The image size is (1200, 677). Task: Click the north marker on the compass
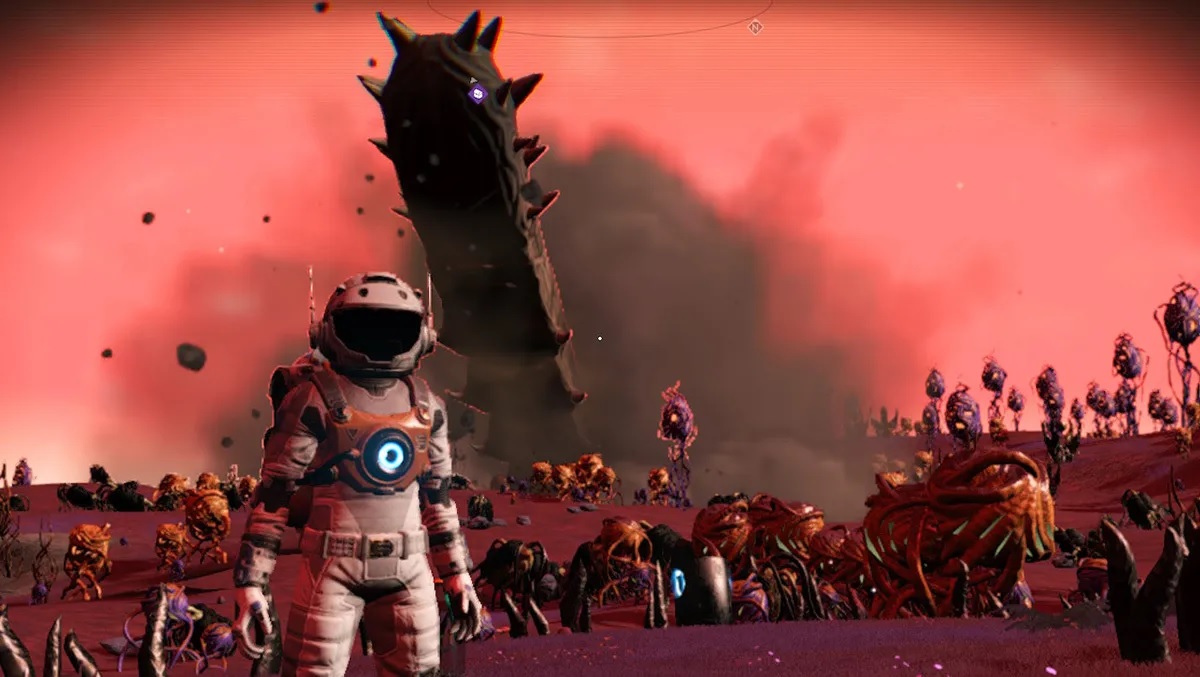pyautogui.click(x=755, y=27)
